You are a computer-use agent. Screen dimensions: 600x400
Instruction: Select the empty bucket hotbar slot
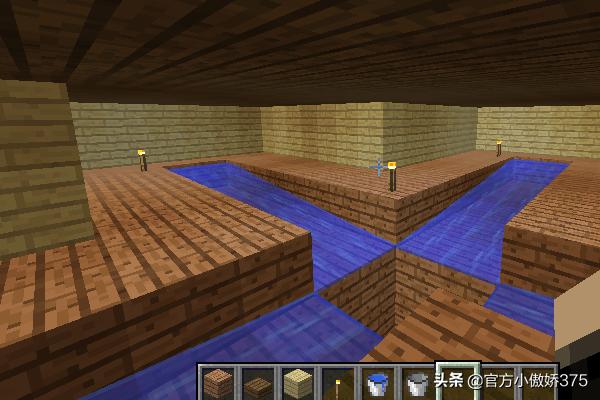417,383
